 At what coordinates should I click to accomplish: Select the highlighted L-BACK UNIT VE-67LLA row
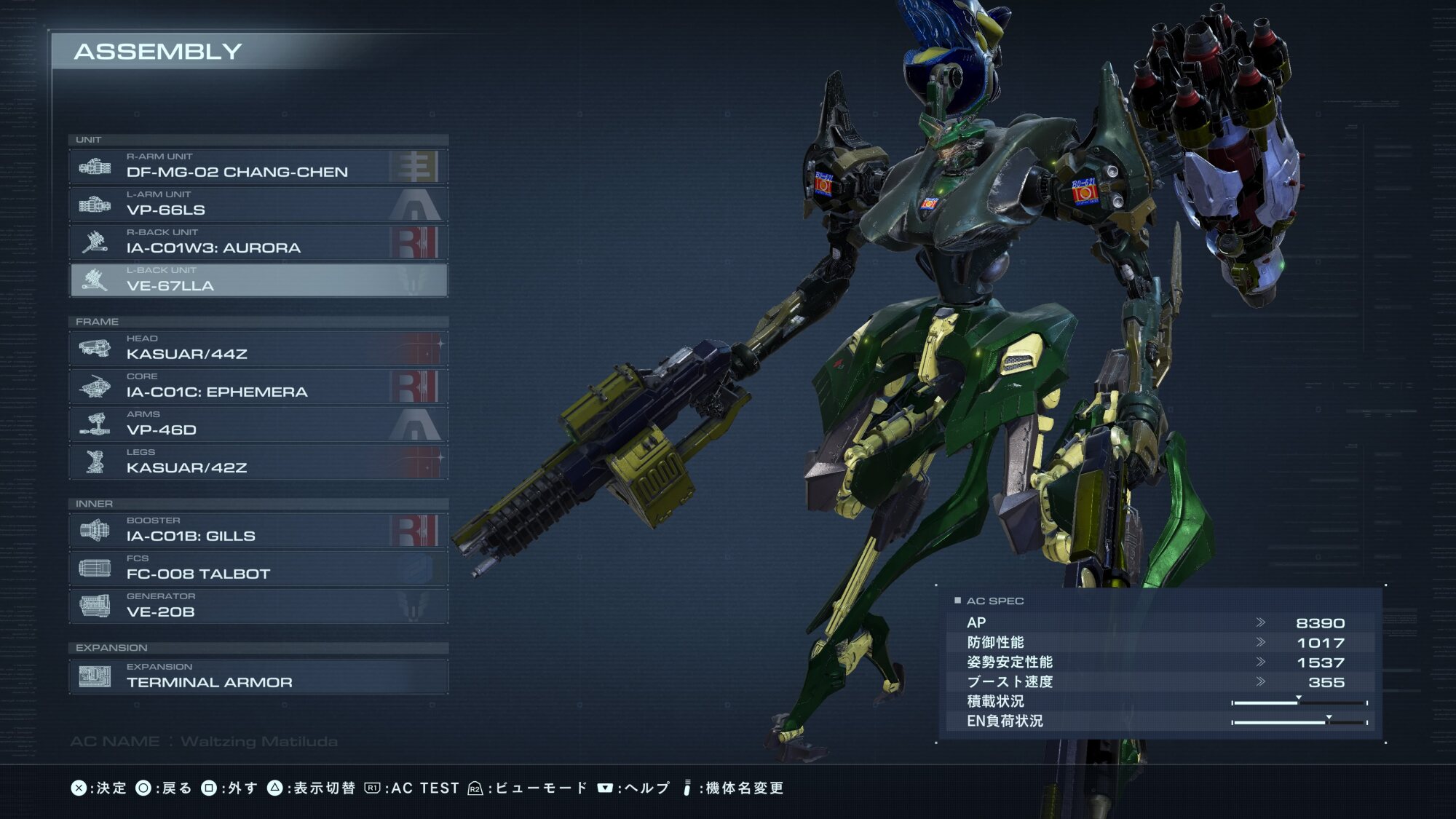coord(258,280)
